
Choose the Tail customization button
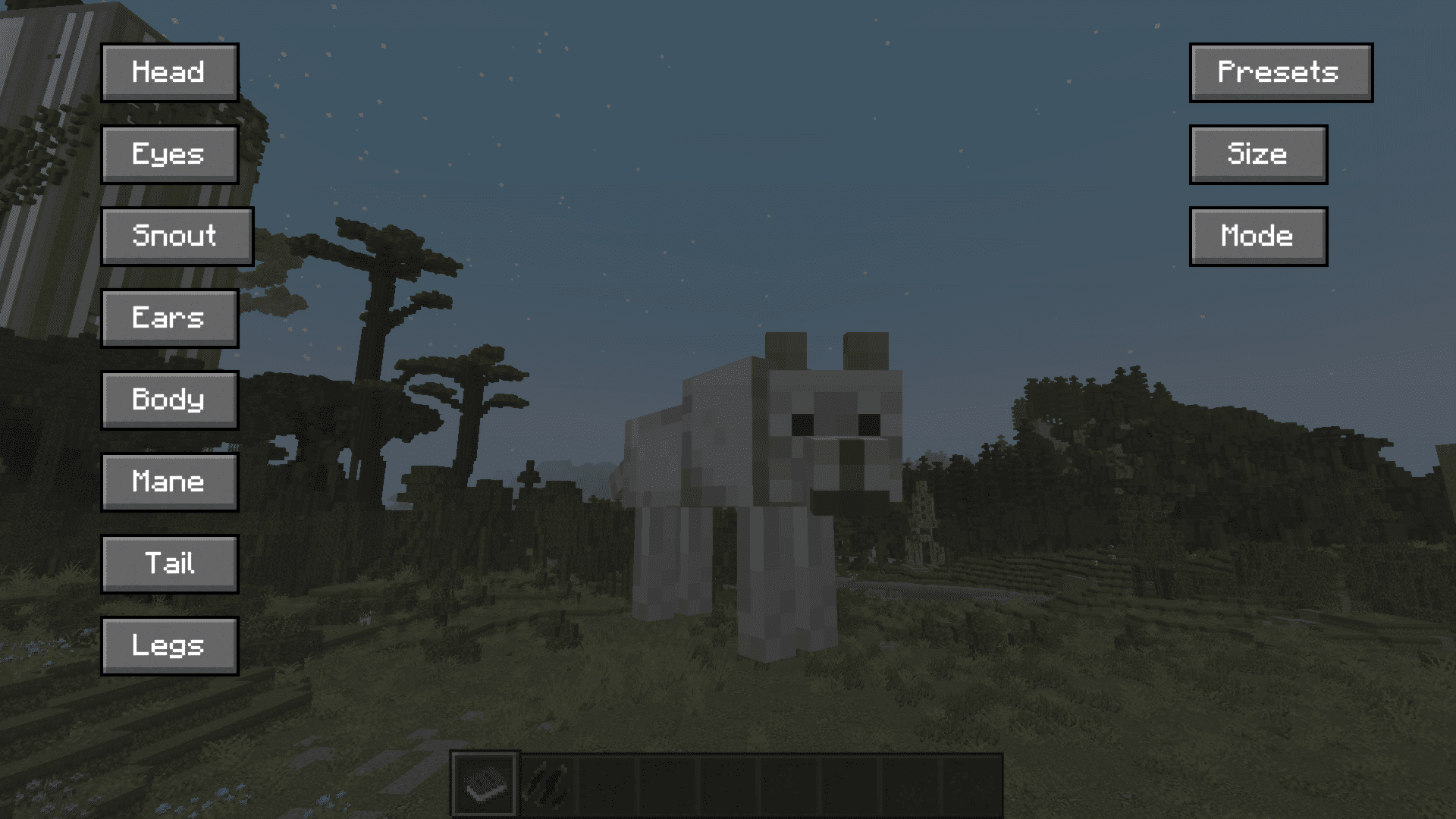[169, 563]
